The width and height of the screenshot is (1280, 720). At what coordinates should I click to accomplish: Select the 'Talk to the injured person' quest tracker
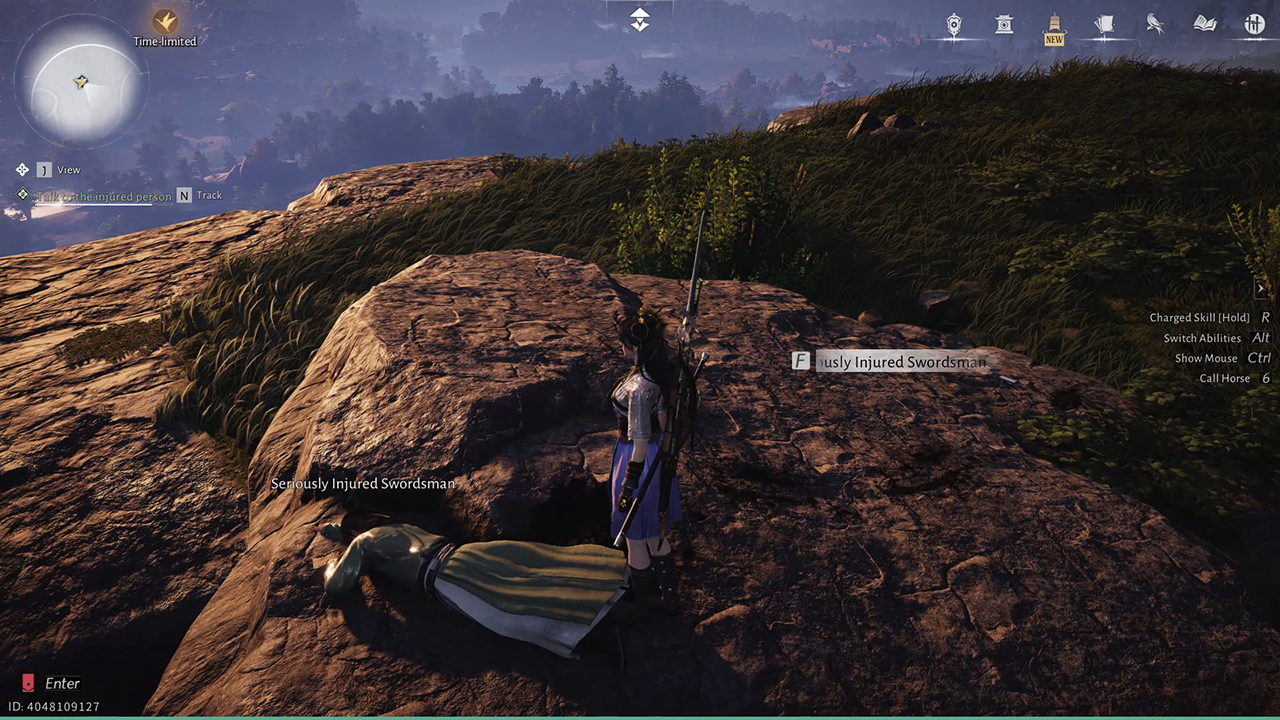(104, 196)
